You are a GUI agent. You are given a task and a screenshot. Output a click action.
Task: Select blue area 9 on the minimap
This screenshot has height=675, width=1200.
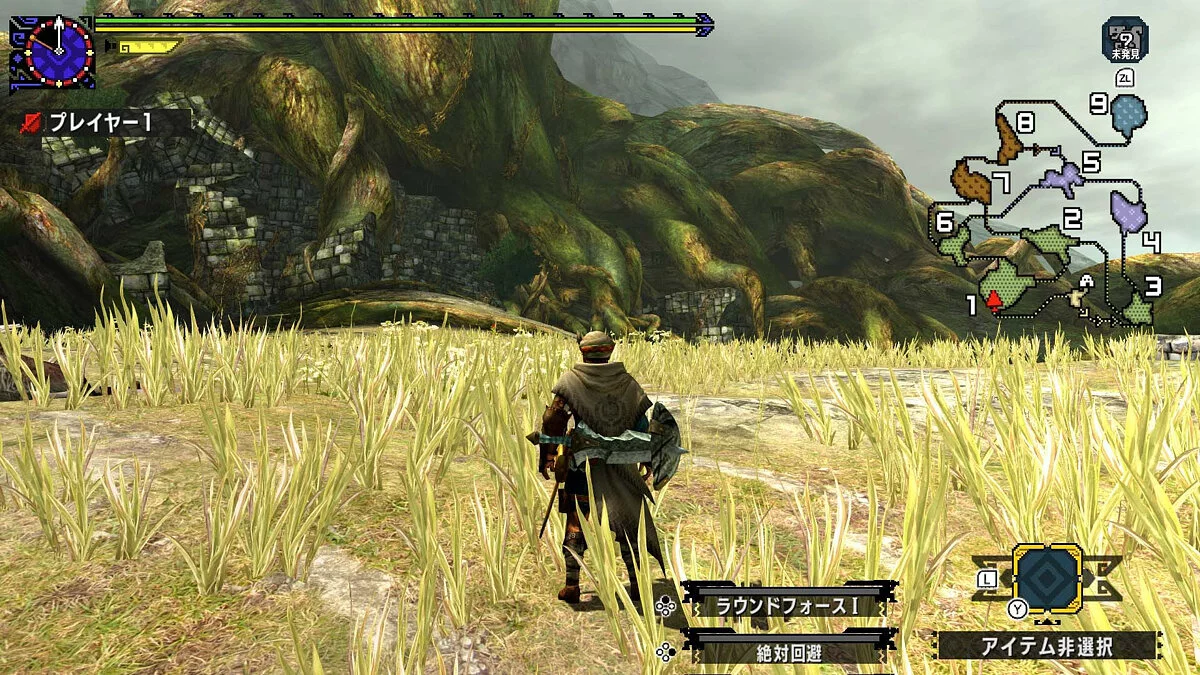[1129, 116]
